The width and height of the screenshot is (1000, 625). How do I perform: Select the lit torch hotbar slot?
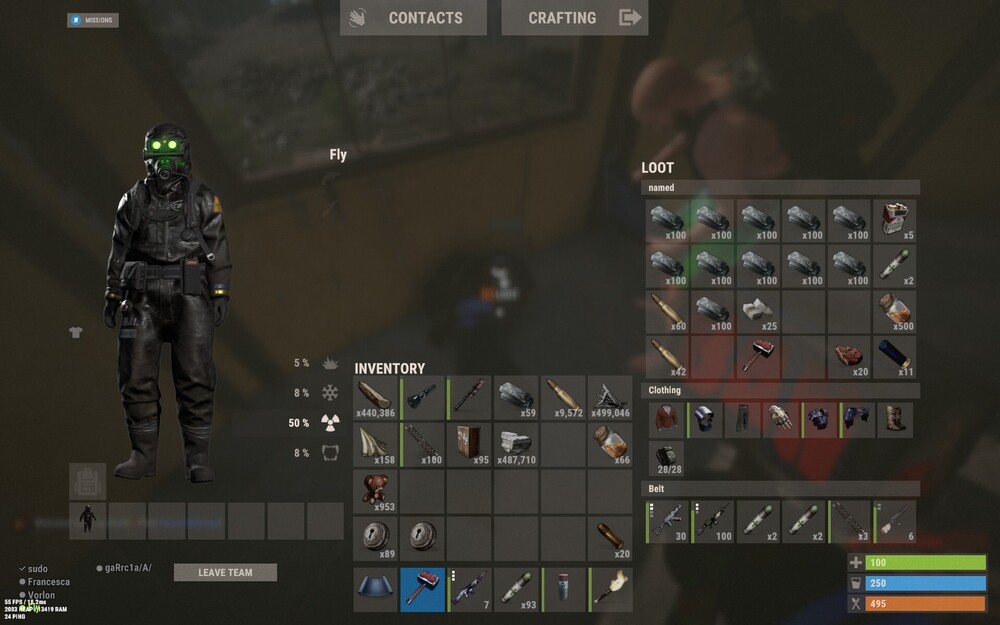(612, 589)
